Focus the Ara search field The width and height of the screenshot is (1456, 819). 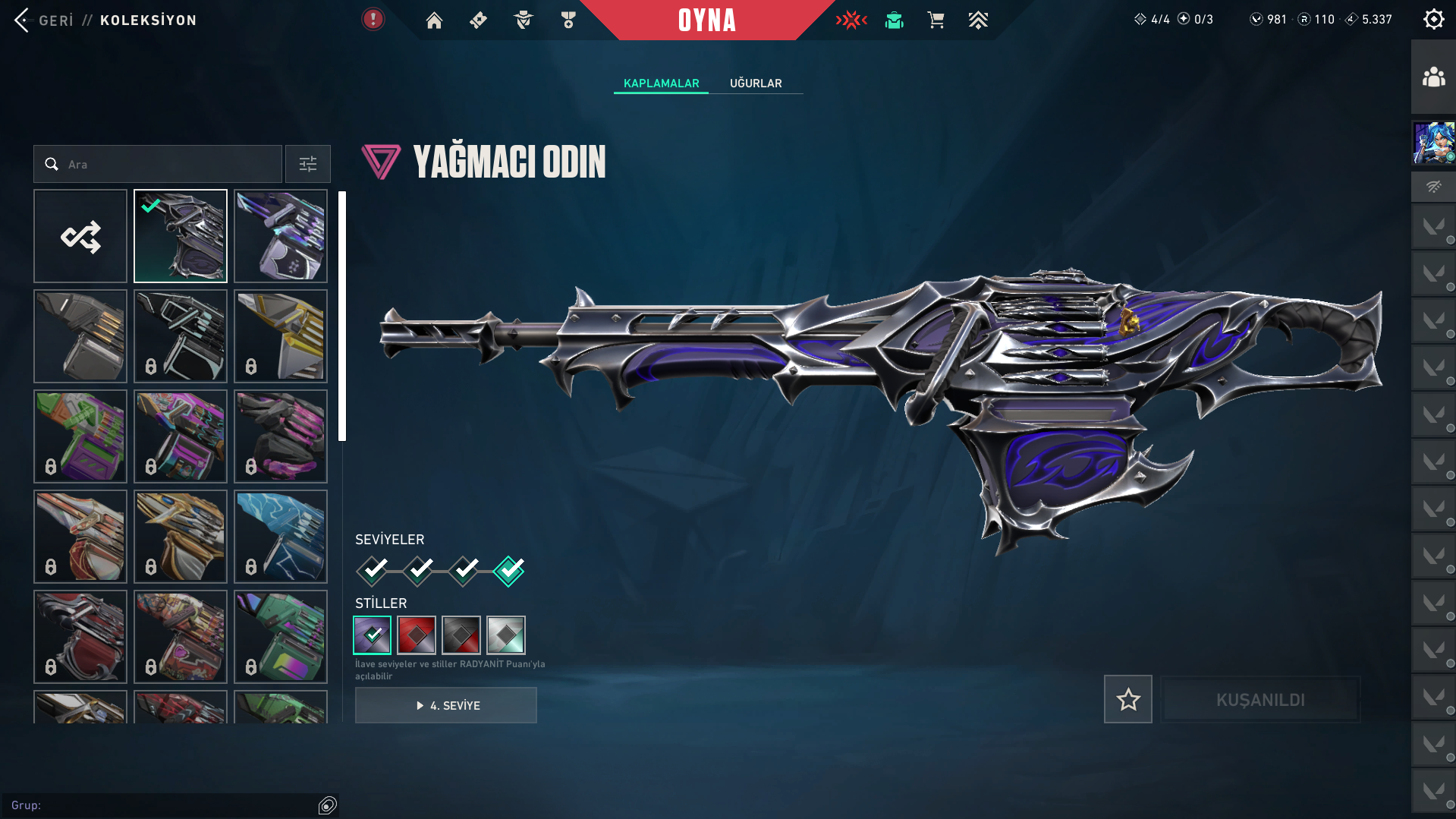(x=167, y=164)
